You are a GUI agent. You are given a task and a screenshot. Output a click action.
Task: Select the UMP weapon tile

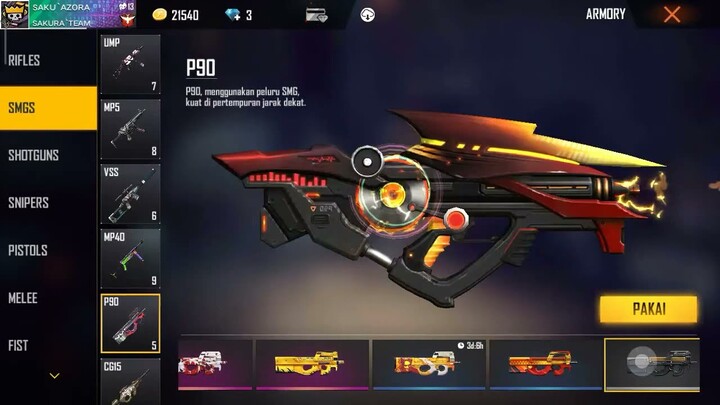tap(130, 65)
